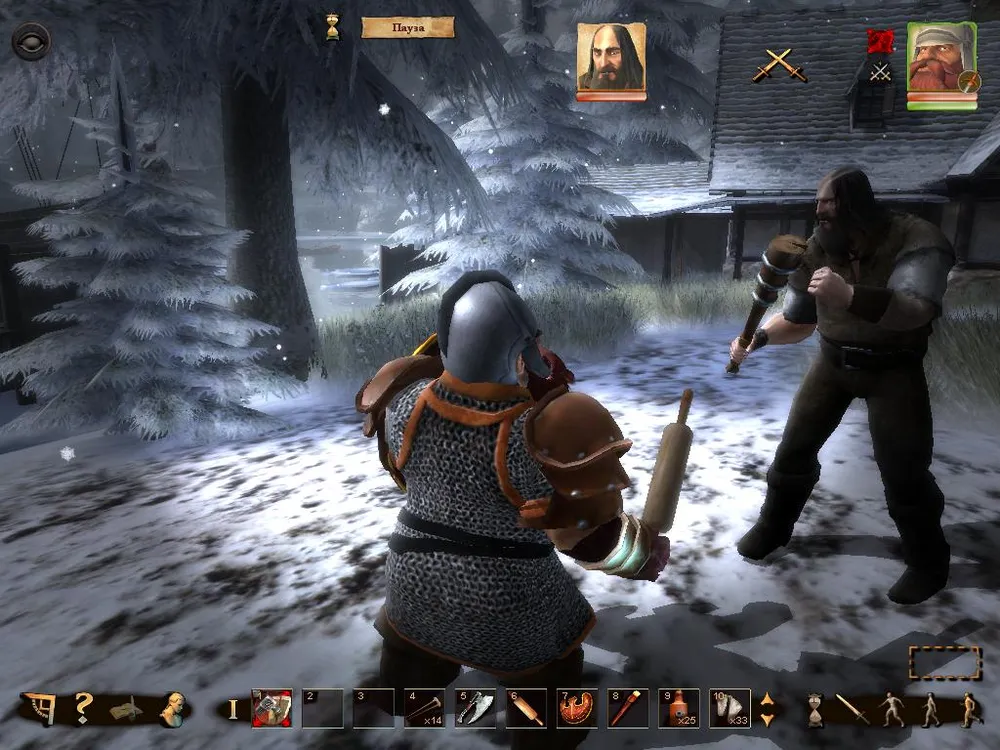This screenshot has height=750, width=1000.
Task: Open the question mark help icon
Action: tap(84, 708)
